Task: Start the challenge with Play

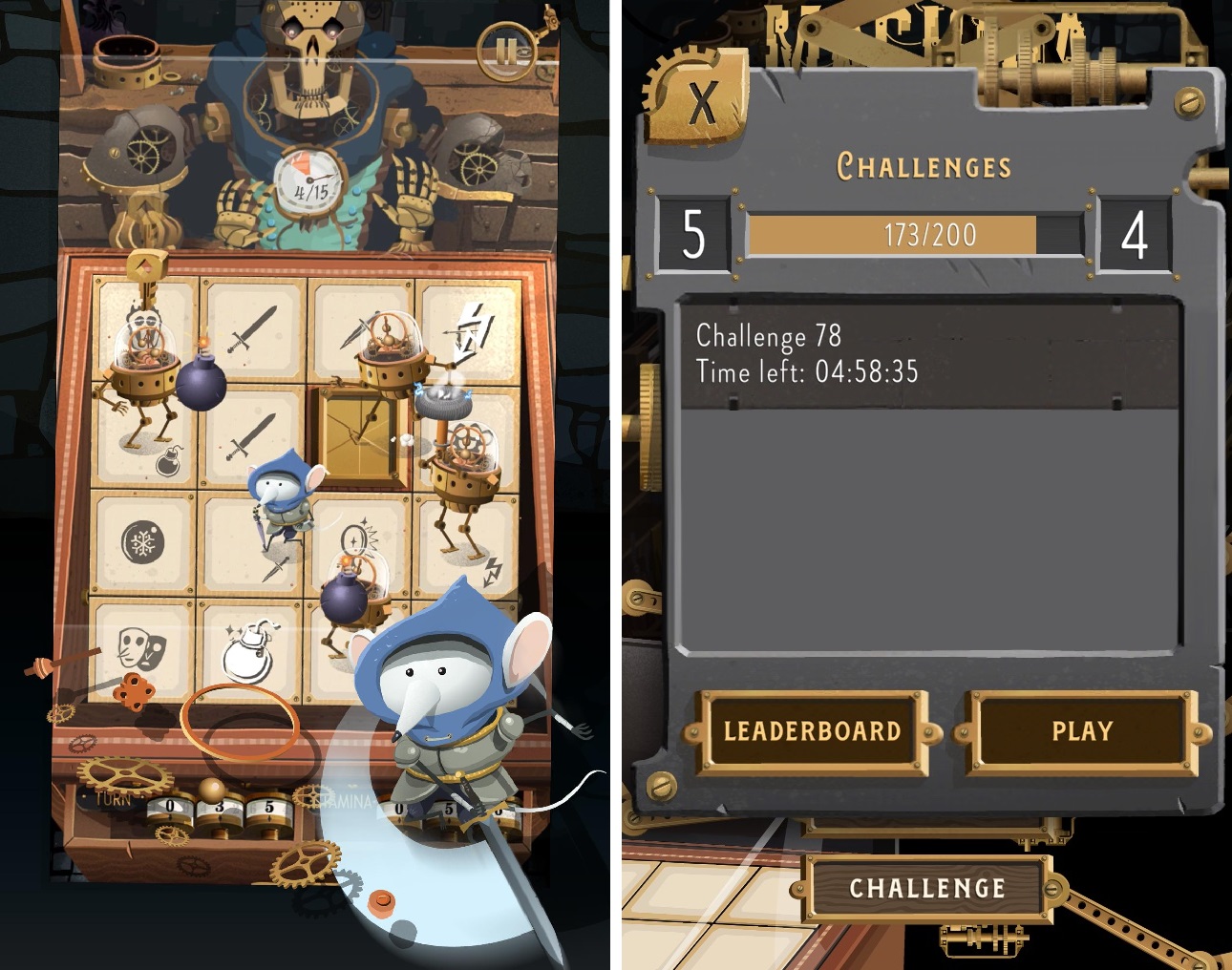Action: (x=1082, y=731)
